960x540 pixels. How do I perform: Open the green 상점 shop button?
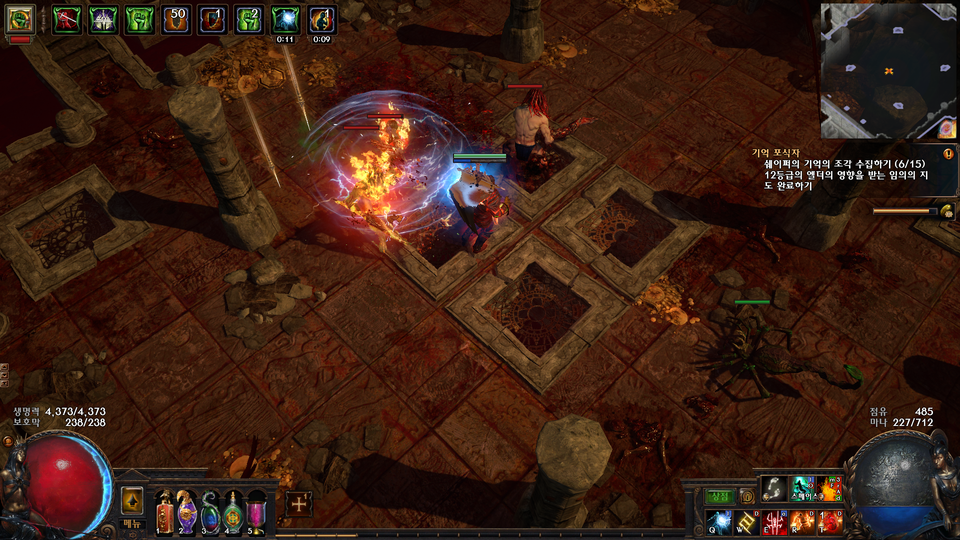pyautogui.click(x=720, y=497)
